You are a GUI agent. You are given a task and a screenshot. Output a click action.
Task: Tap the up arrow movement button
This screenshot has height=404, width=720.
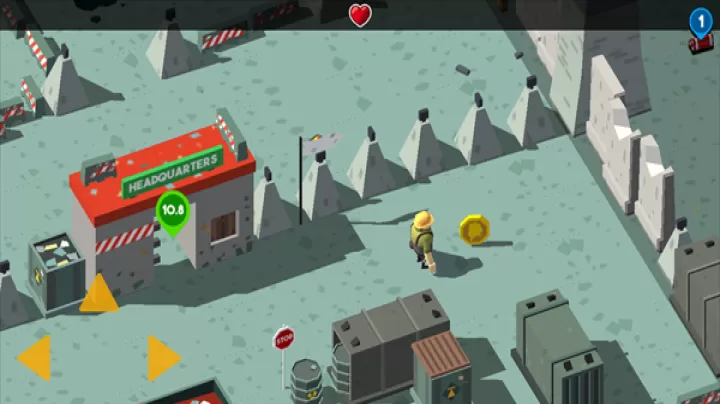(x=99, y=294)
